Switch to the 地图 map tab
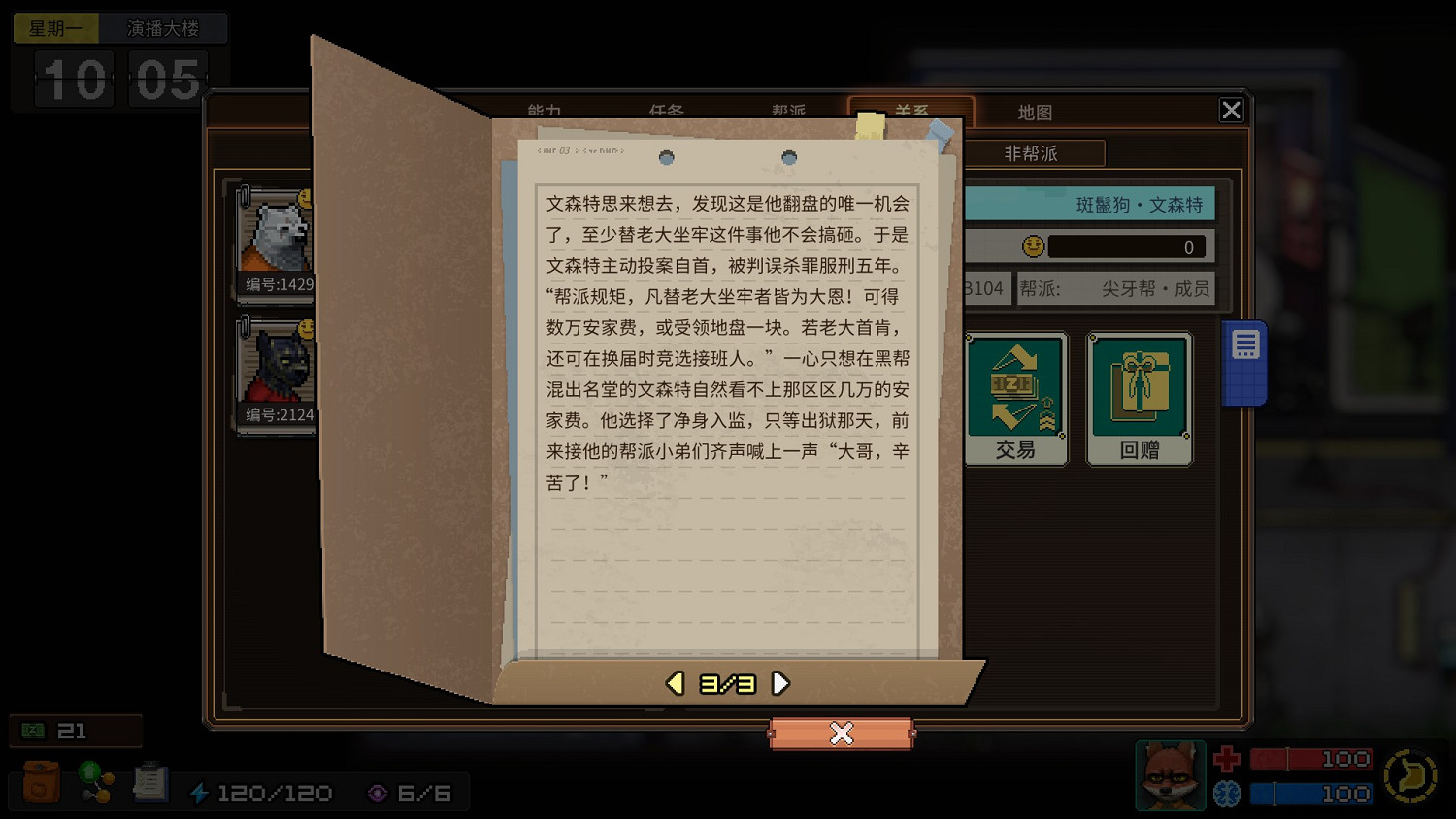Viewport: 1456px width, 819px height. [1035, 112]
